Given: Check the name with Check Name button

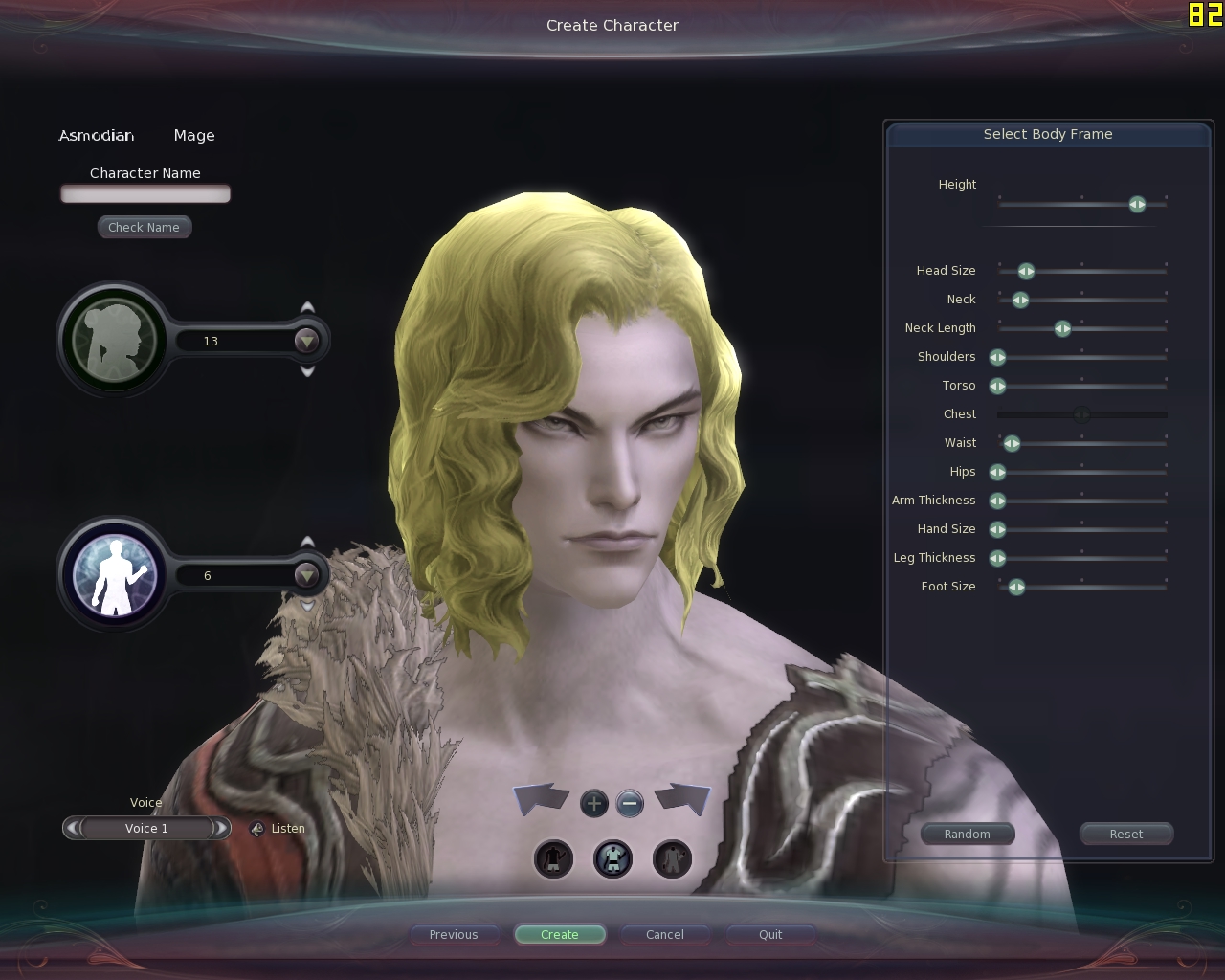Looking at the screenshot, I should tap(144, 228).
